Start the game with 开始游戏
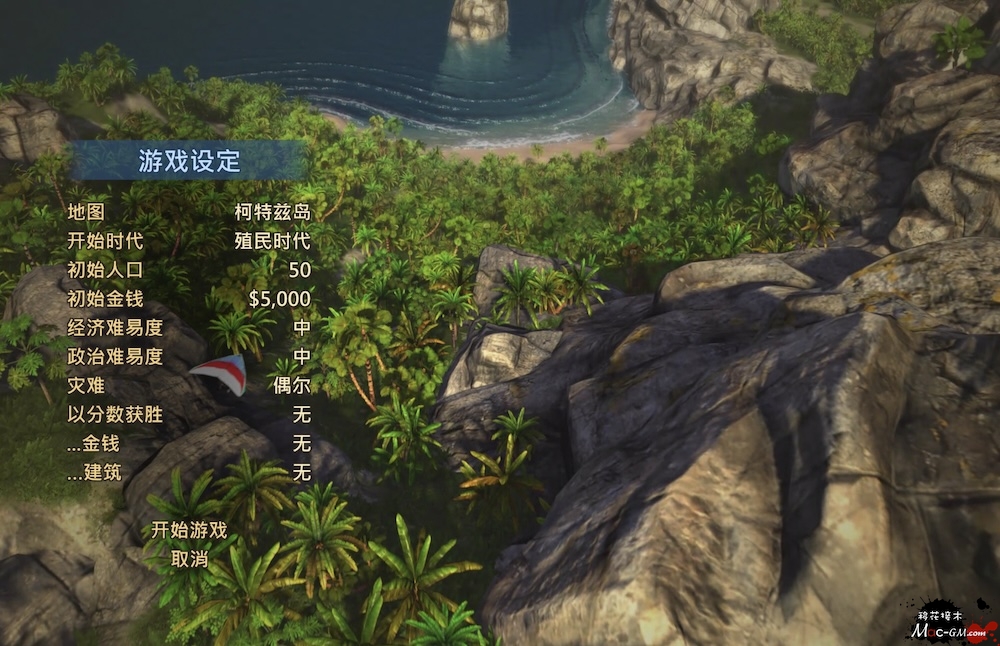1000x646 pixels. 189,530
